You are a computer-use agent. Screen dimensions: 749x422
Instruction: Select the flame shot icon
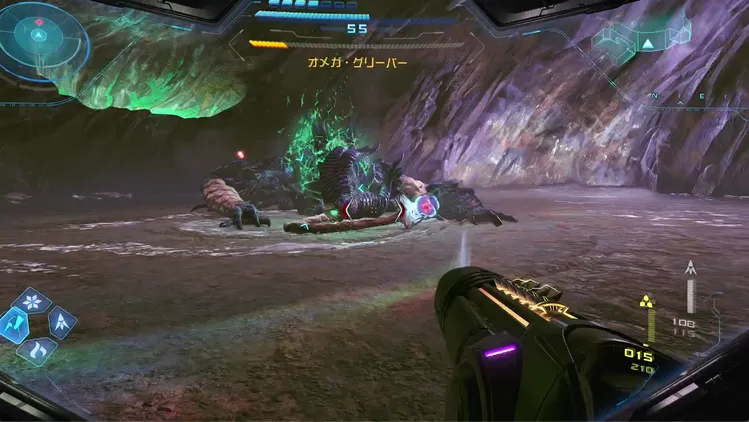tap(37, 348)
